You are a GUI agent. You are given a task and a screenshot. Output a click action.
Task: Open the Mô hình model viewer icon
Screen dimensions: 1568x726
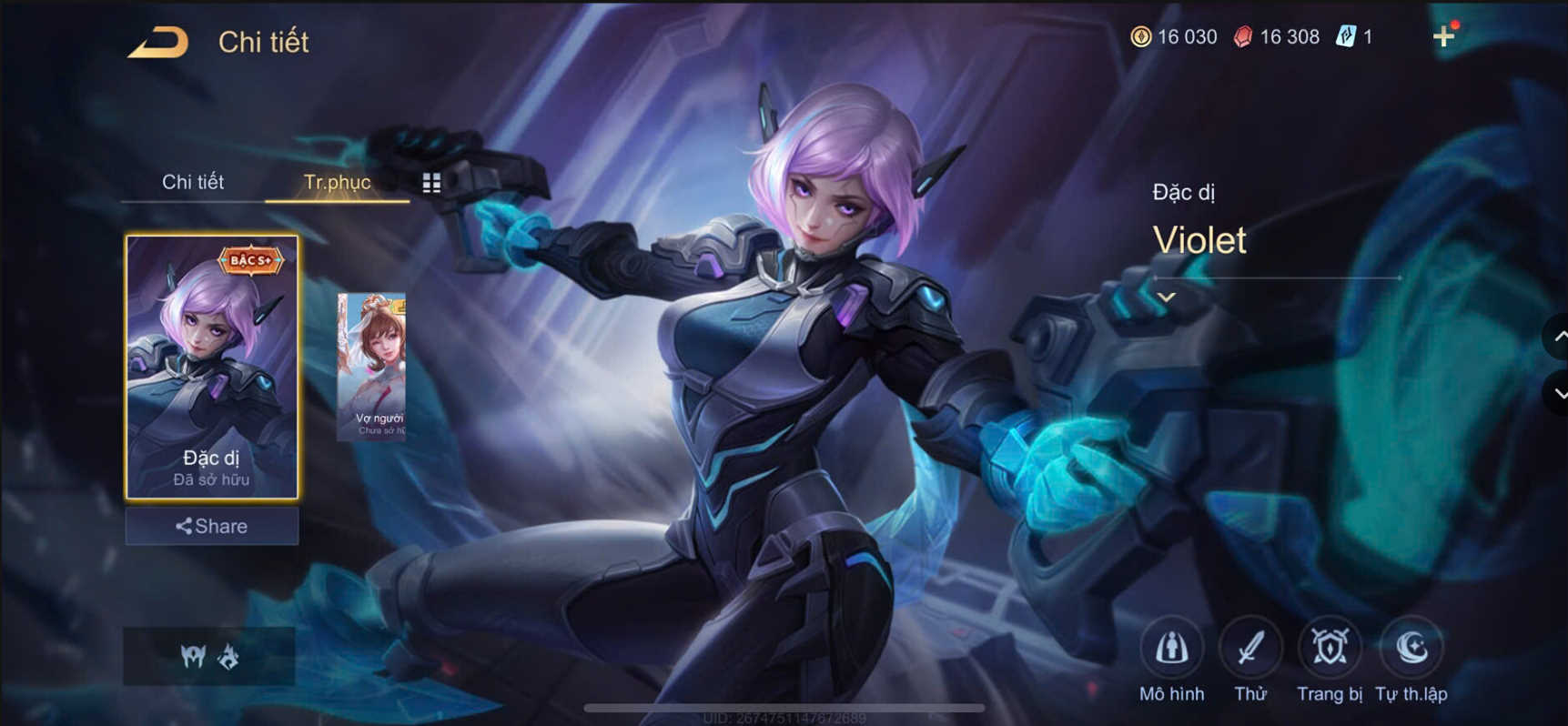pyautogui.click(x=1172, y=648)
